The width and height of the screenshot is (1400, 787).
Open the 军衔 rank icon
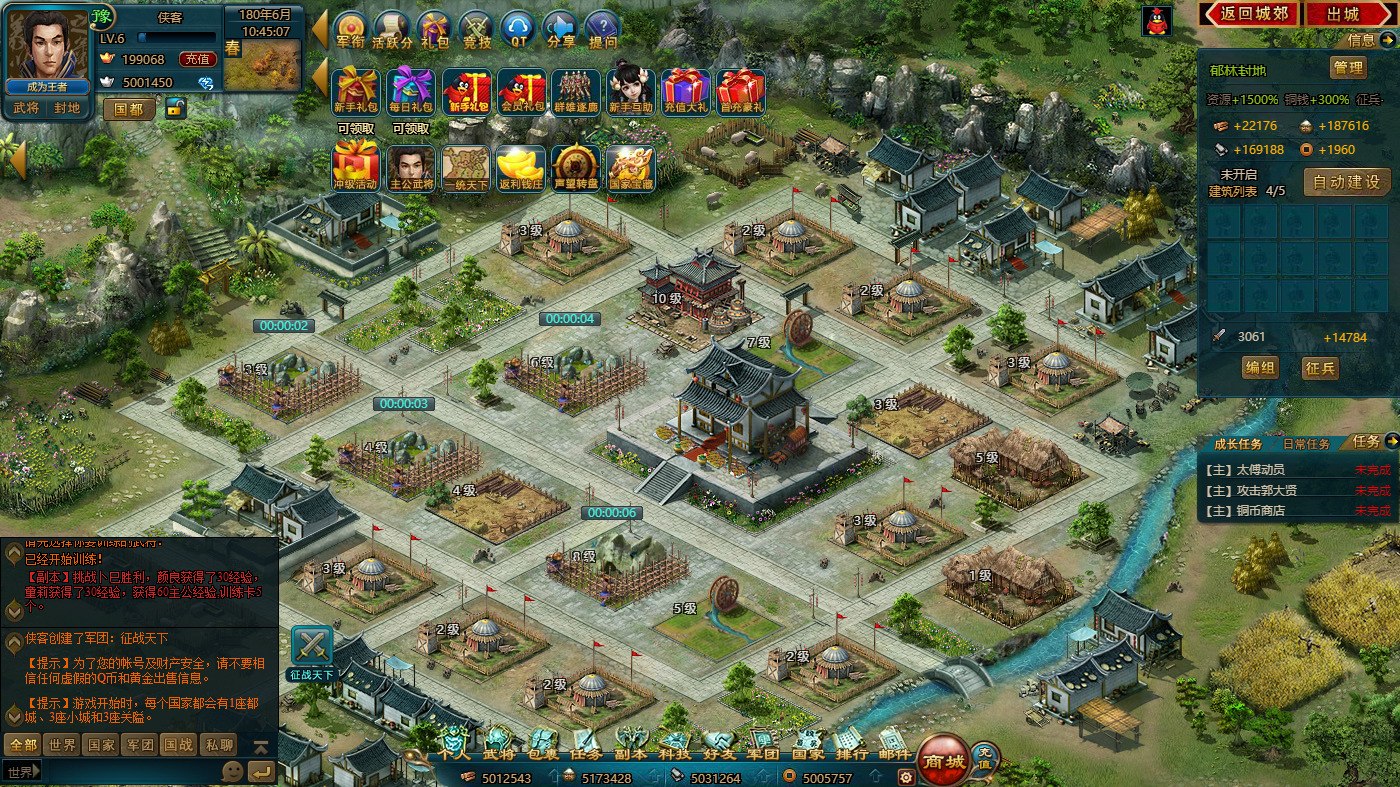pos(350,29)
